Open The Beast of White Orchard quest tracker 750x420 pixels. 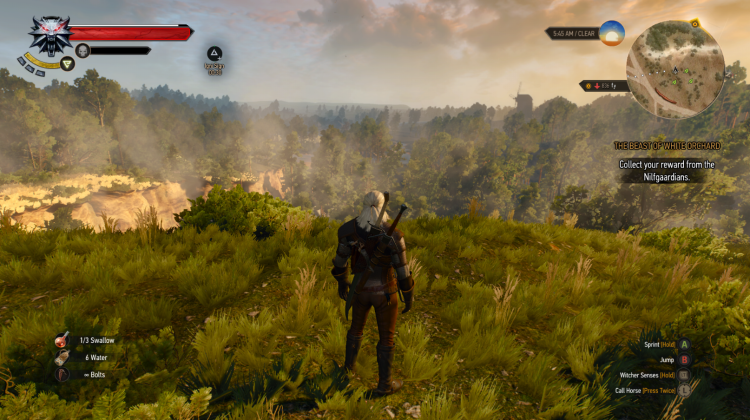tap(667, 146)
